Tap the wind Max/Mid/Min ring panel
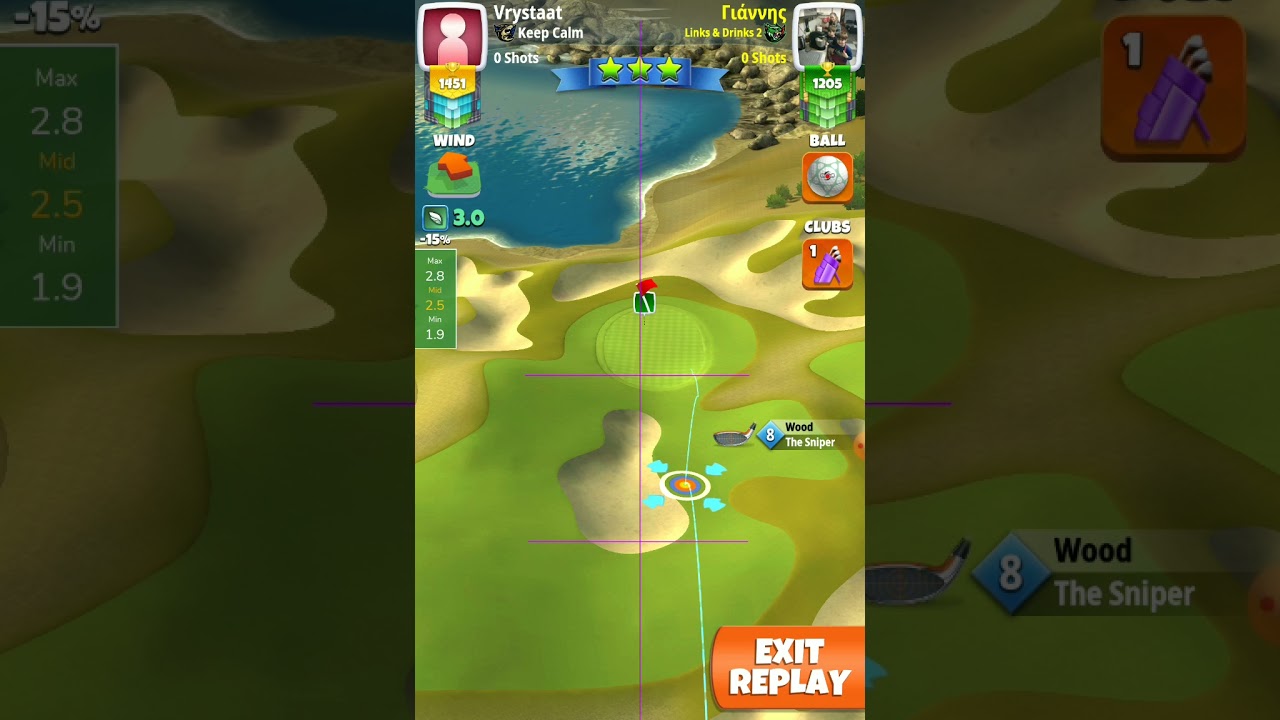 pyautogui.click(x=435, y=299)
